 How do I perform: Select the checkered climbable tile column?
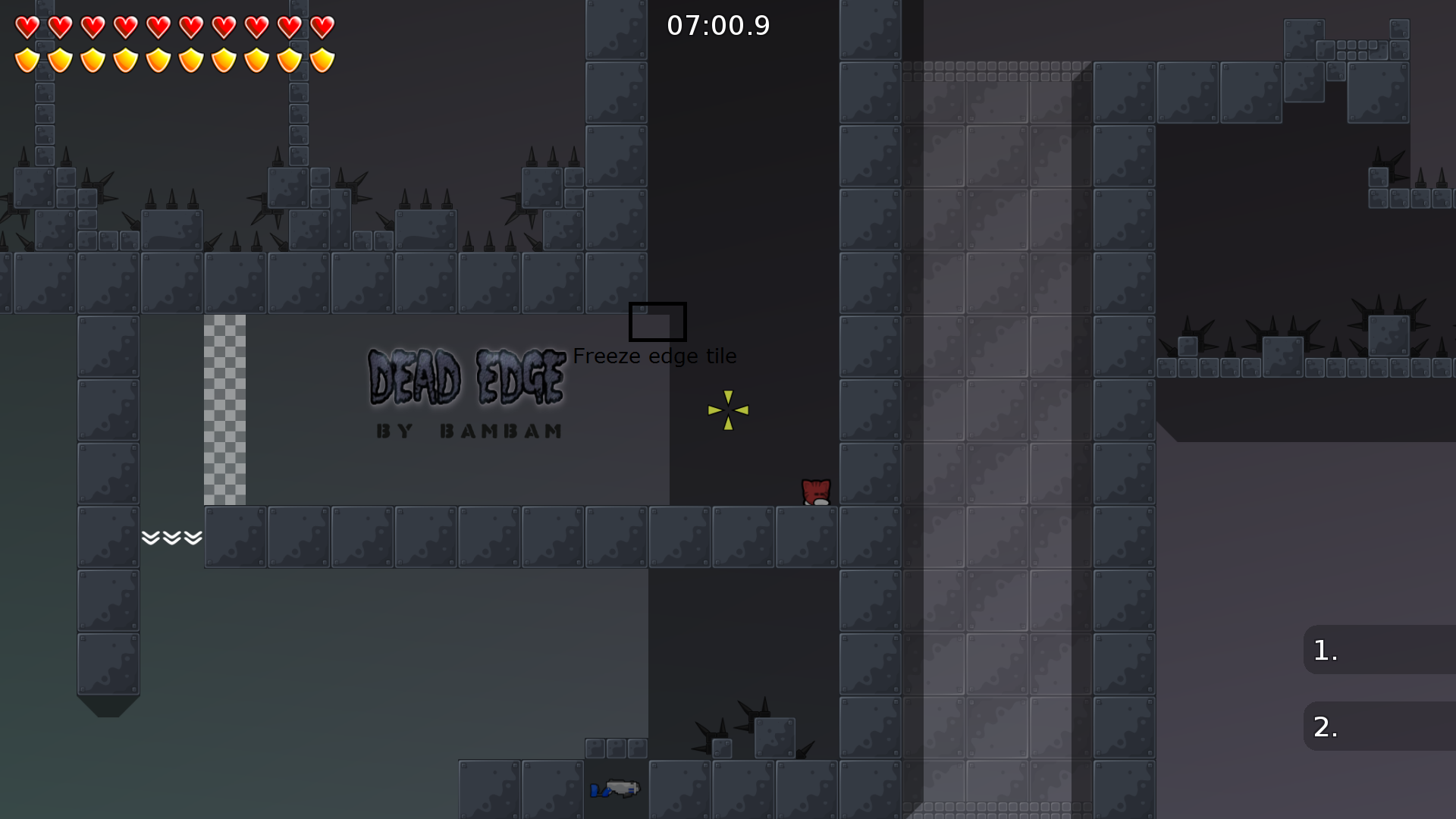coord(225,409)
